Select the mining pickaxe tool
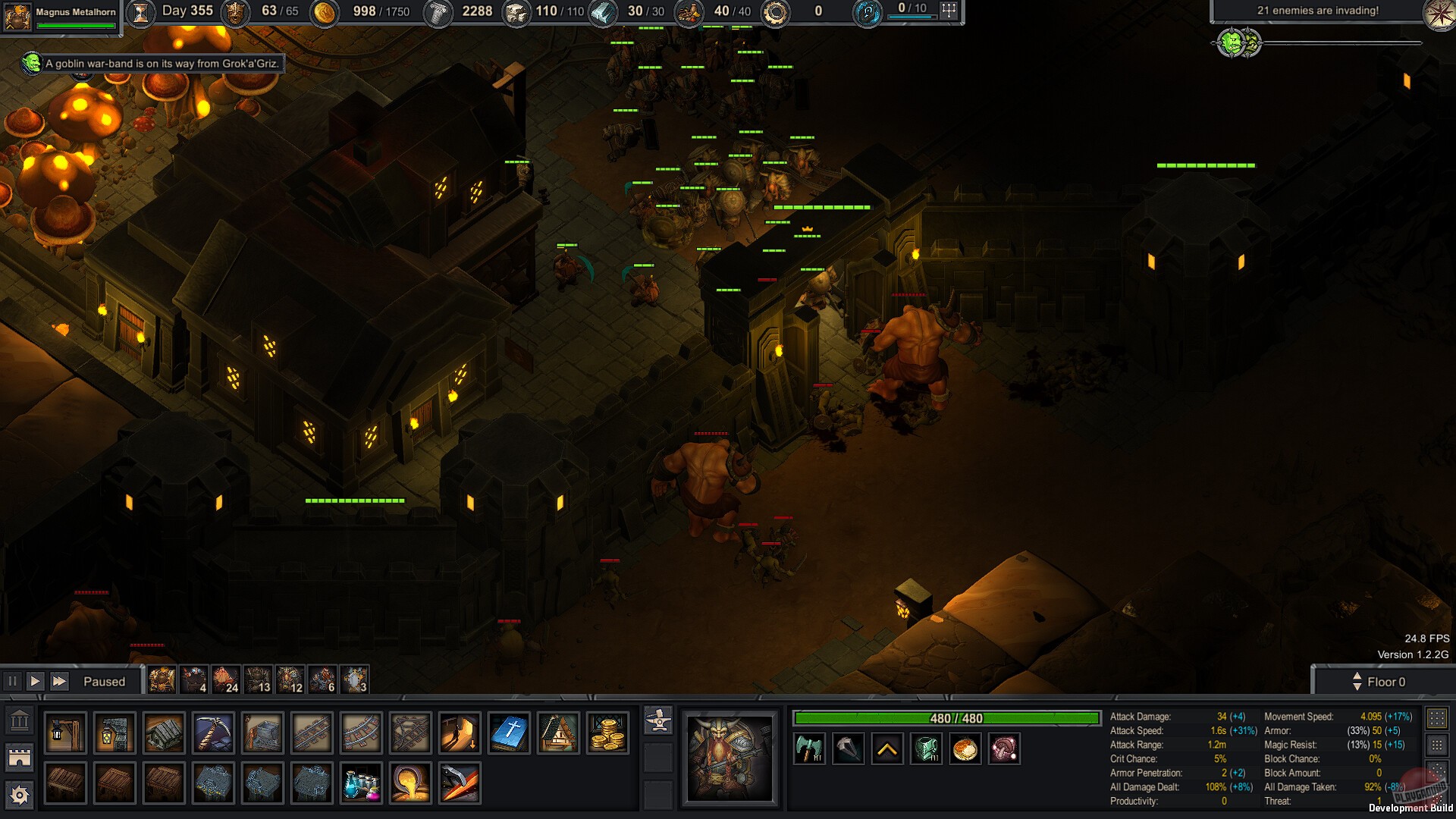Viewport: 1456px width, 819px height. pyautogui.click(x=212, y=732)
